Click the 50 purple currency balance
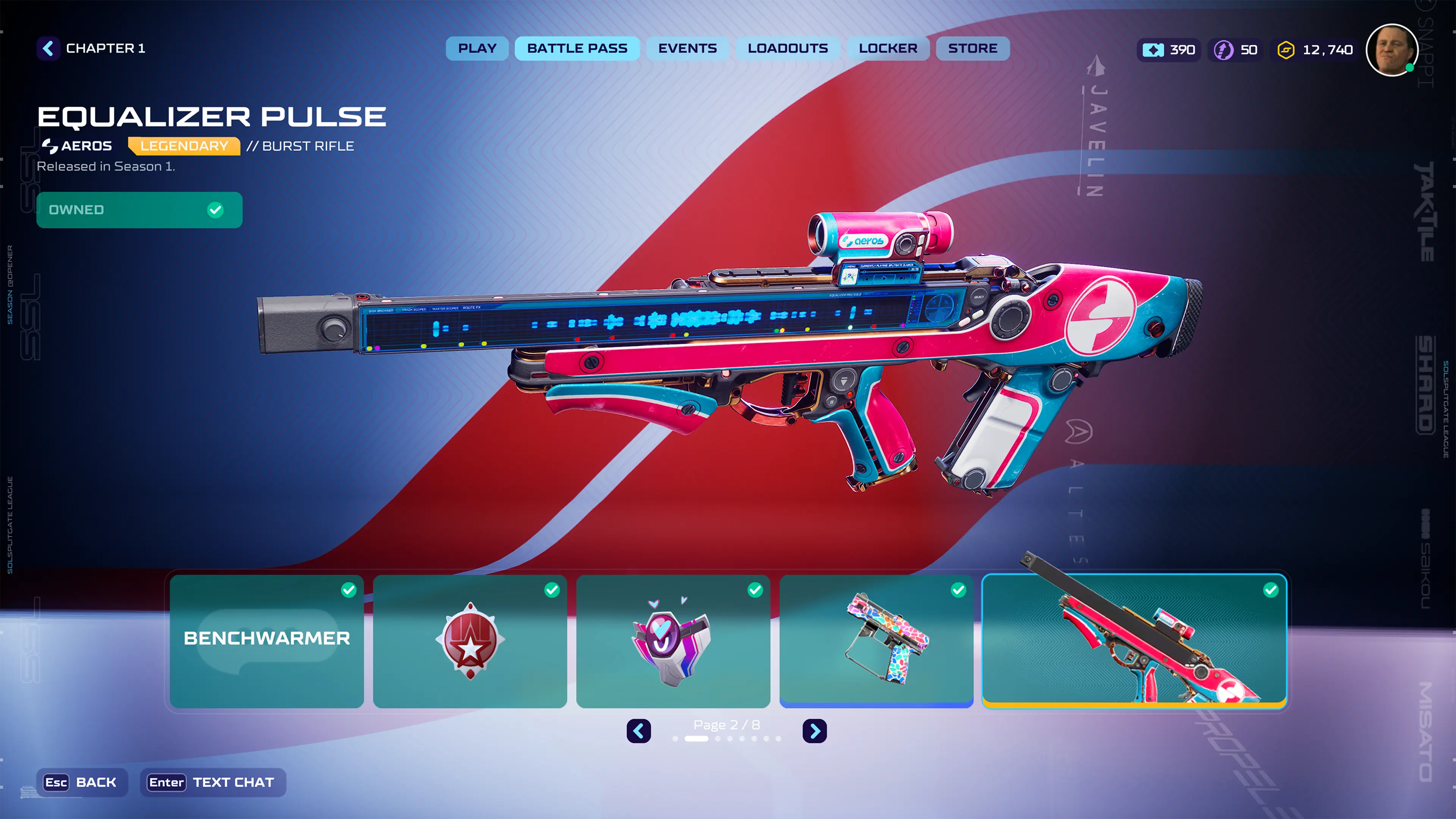Screen dimensions: 1456x819 point(1236,50)
